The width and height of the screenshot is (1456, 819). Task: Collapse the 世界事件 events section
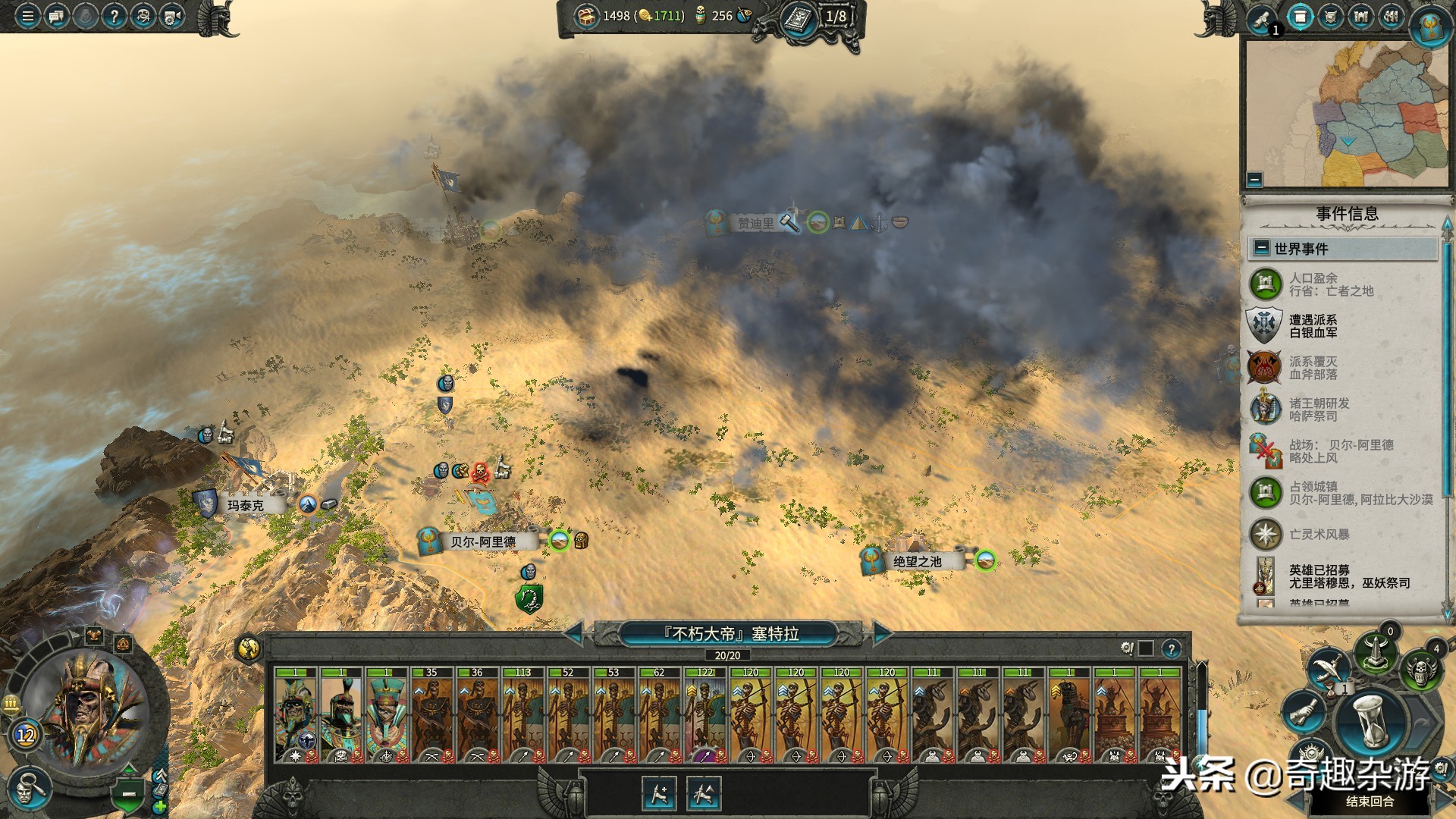click(1262, 248)
